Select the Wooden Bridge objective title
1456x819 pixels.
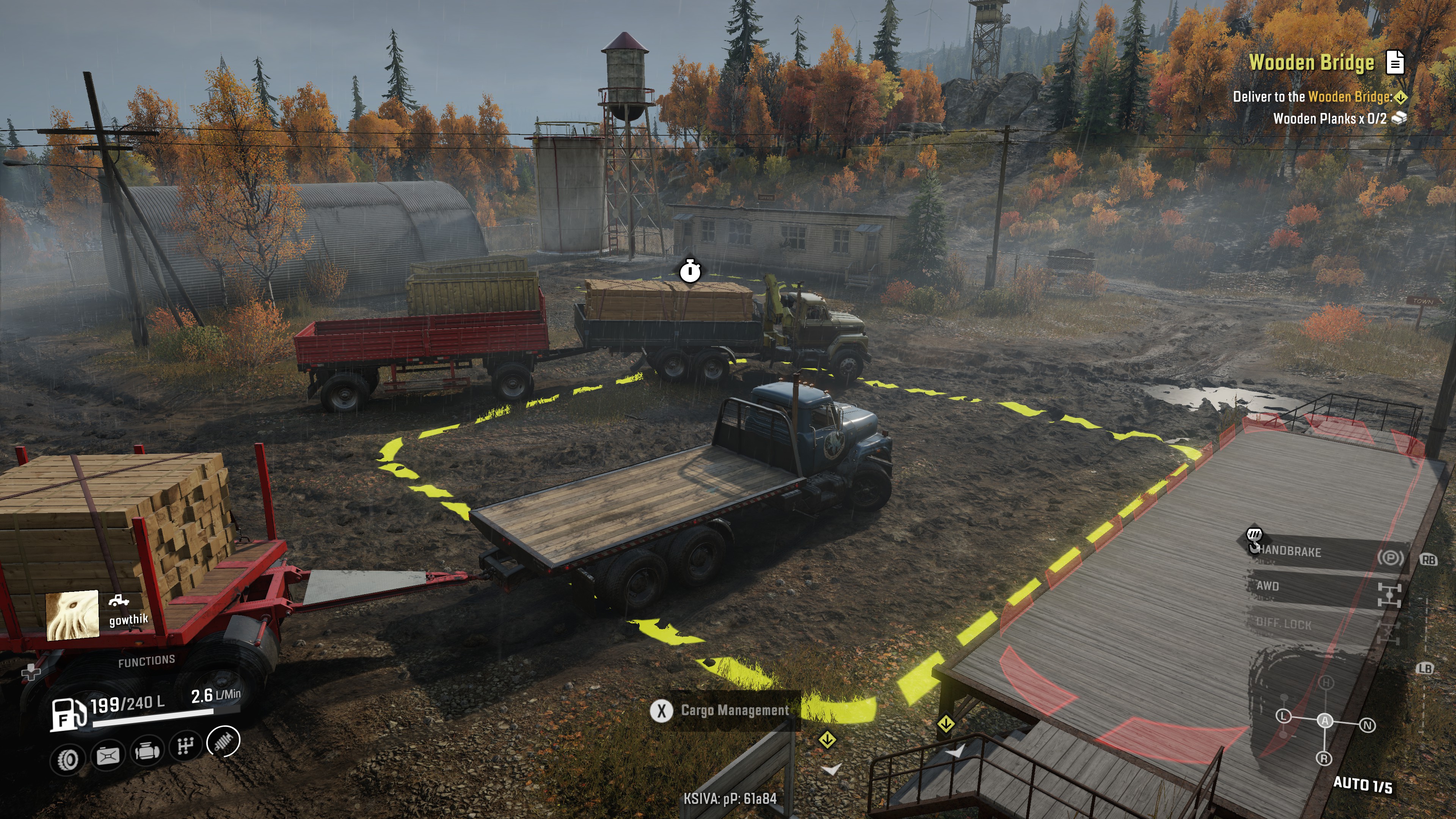pyautogui.click(x=1311, y=62)
